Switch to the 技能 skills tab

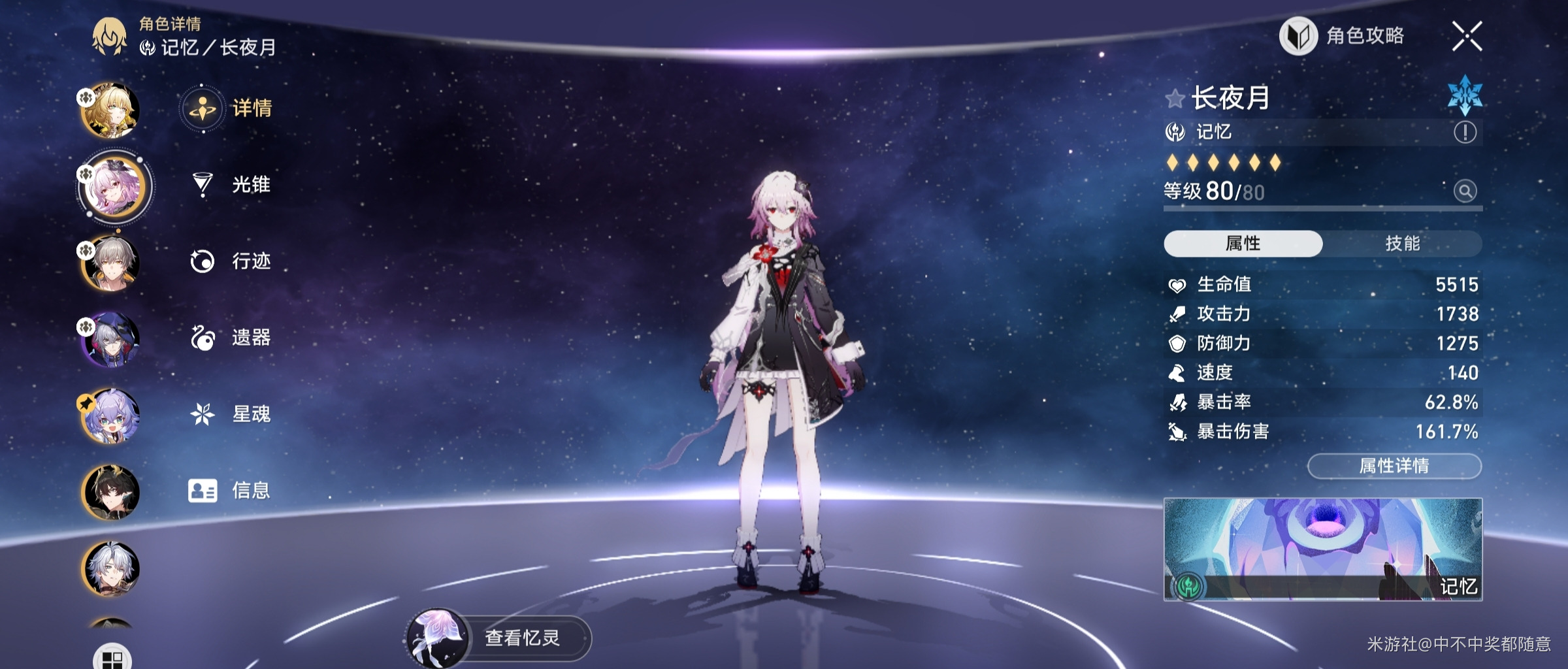[x=1402, y=244]
